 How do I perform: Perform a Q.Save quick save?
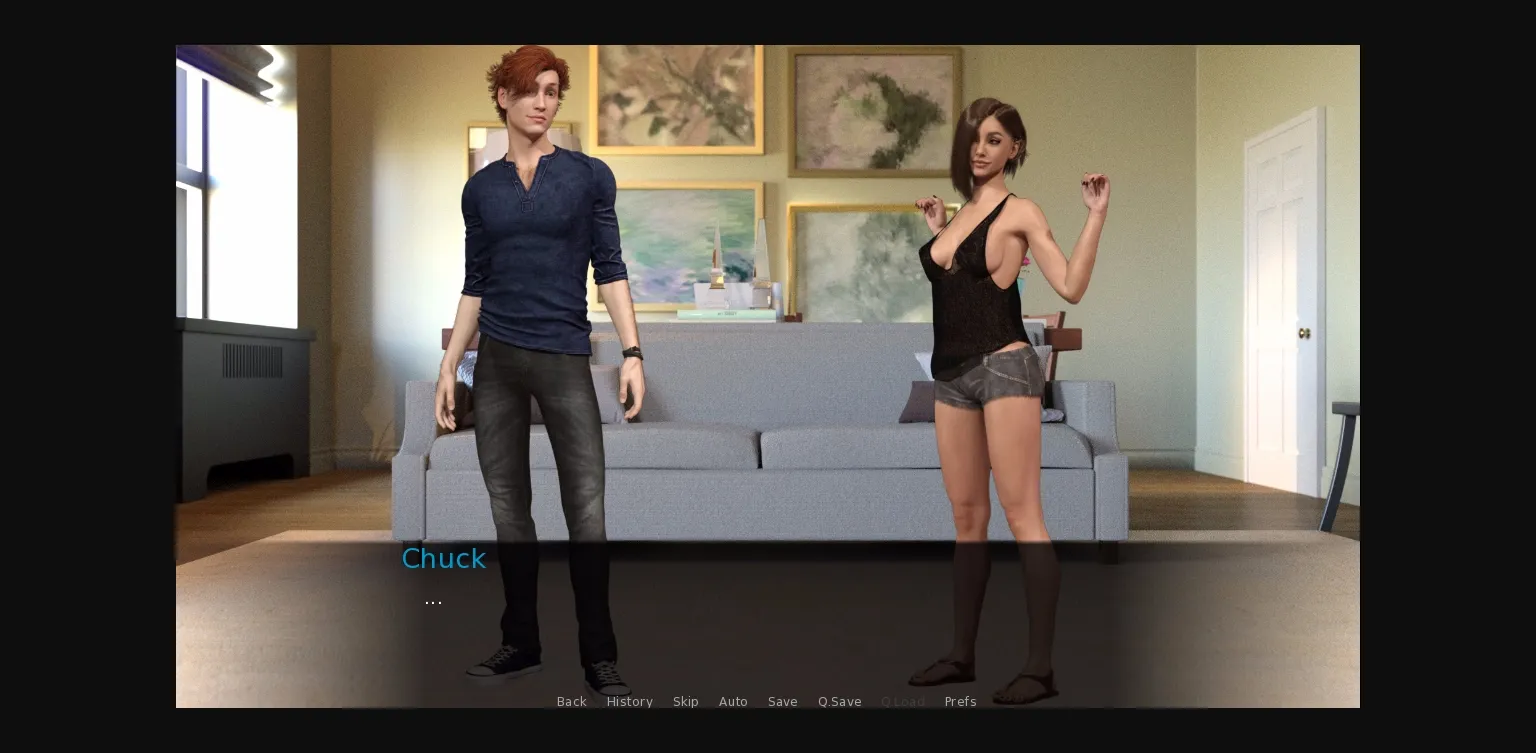pos(839,701)
